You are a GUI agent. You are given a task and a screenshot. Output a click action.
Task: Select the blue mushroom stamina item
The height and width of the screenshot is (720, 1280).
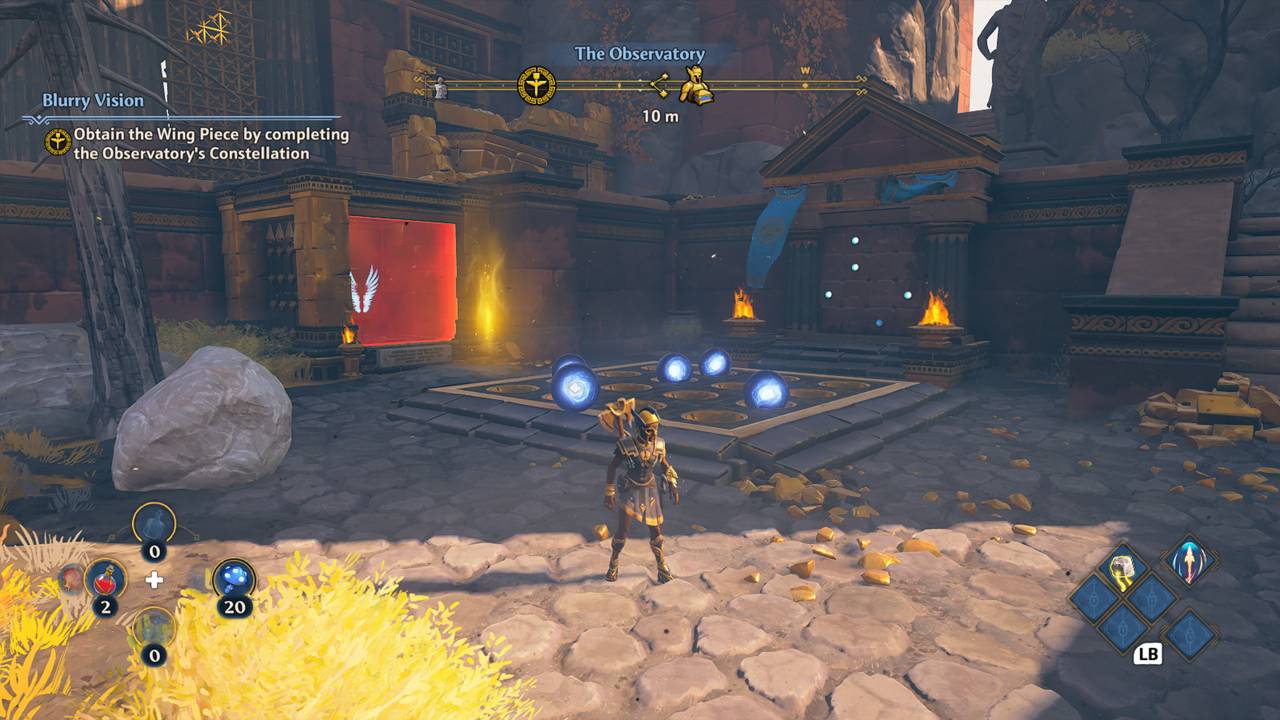234,579
